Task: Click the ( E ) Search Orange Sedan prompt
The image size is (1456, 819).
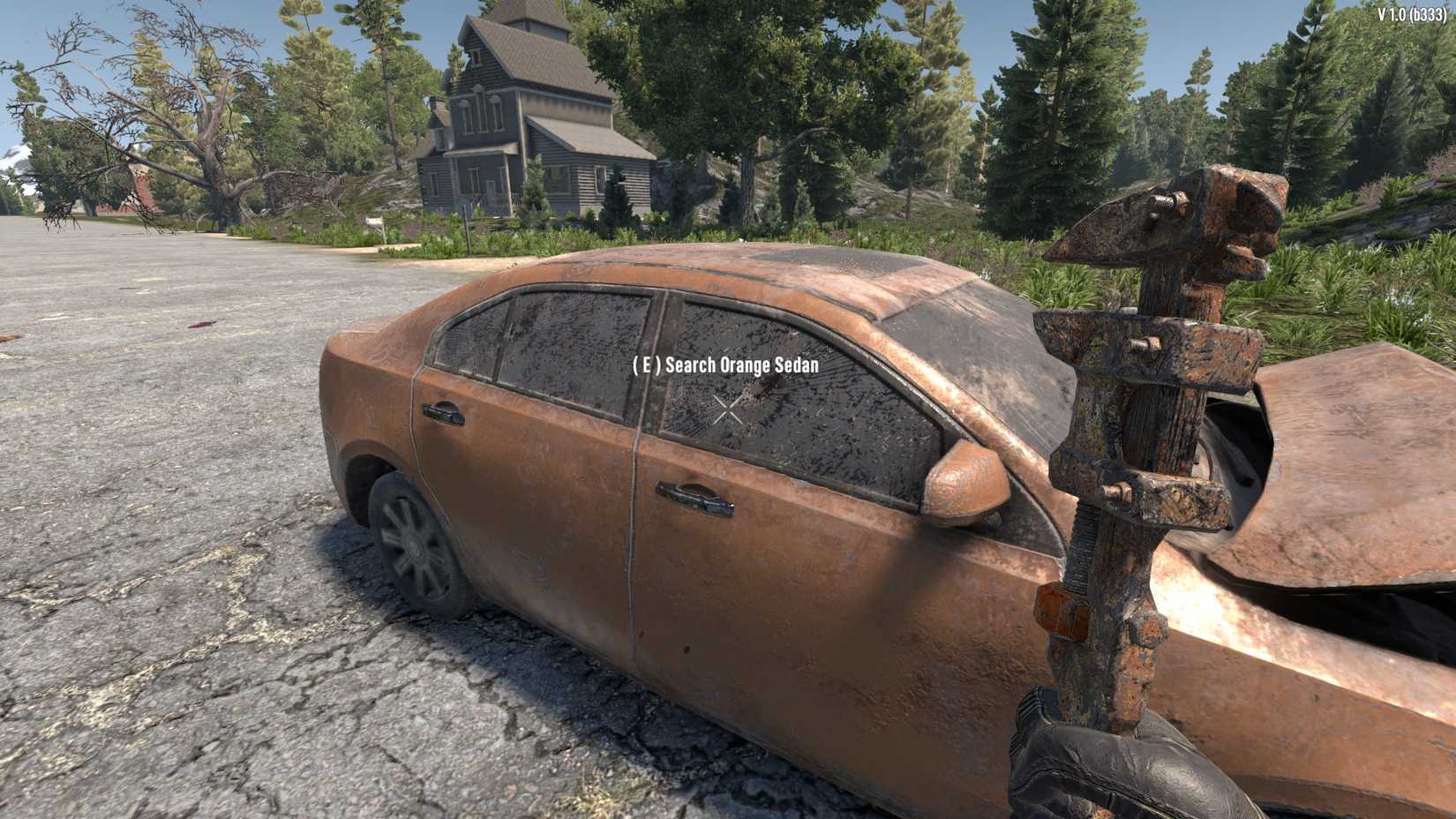Action: (725, 366)
